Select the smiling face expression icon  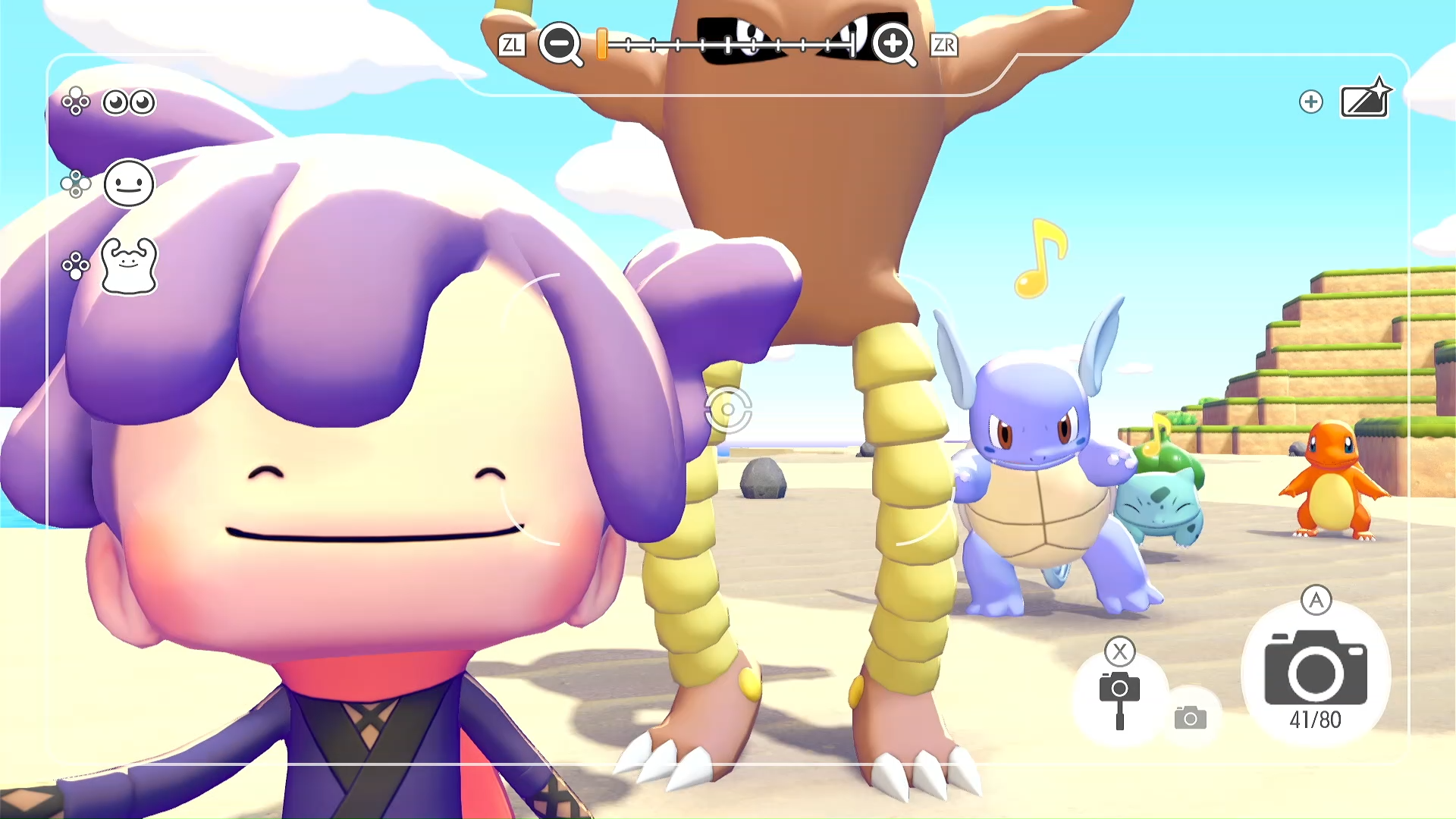click(x=129, y=184)
